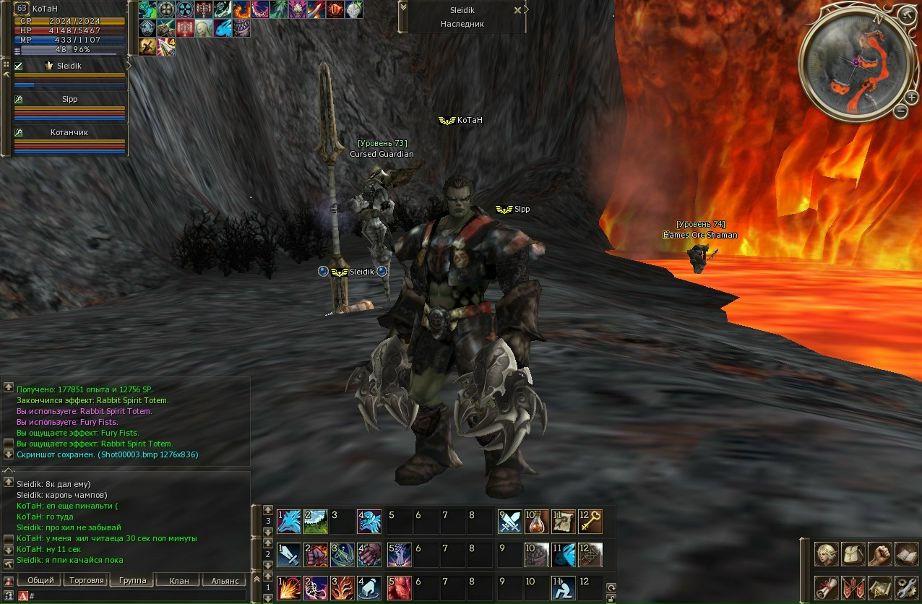Viewport: 922px width, 604px height.
Task: Activate the flaming burst skill icon
Action: (x=290, y=587)
